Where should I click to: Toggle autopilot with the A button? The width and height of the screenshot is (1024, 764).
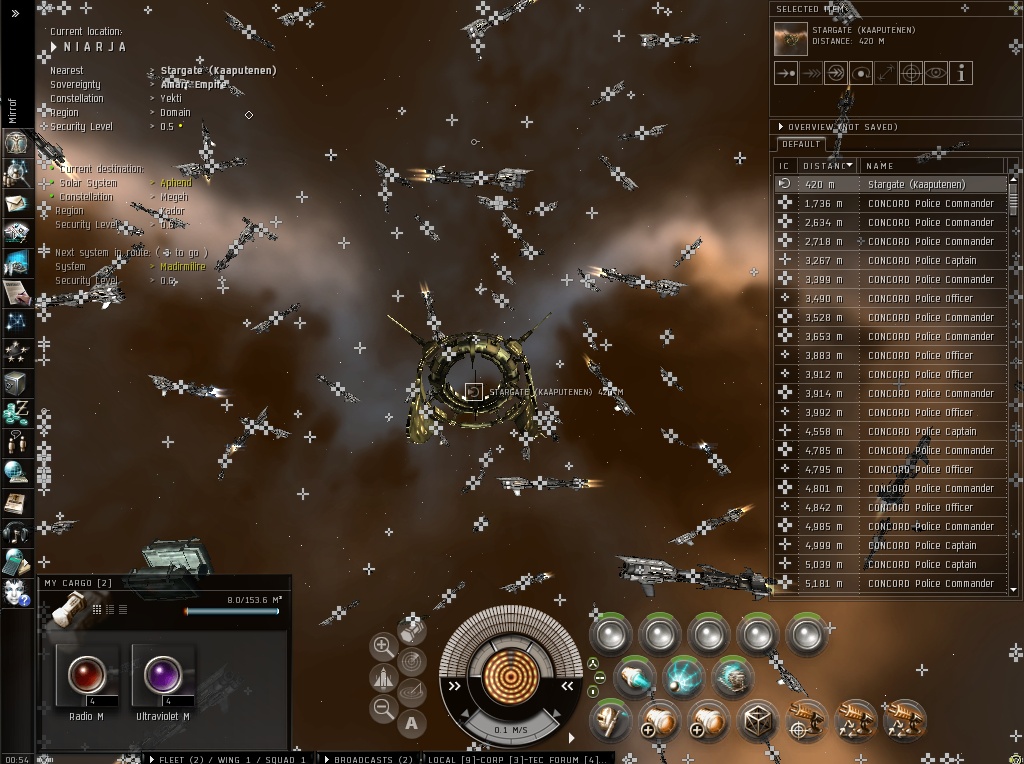[413, 723]
